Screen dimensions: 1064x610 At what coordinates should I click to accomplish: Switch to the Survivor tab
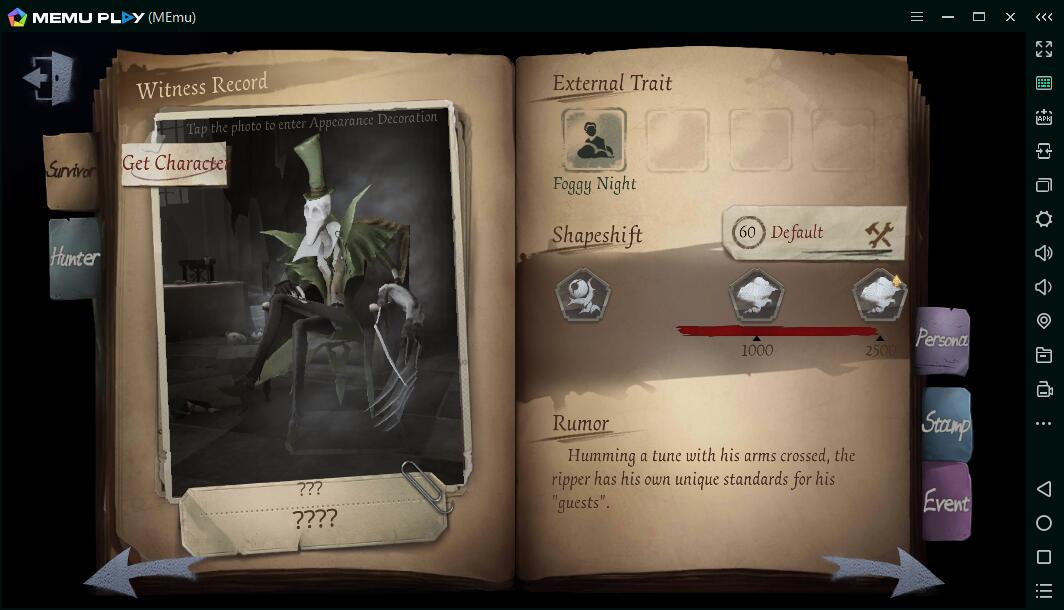pyautogui.click(x=70, y=171)
